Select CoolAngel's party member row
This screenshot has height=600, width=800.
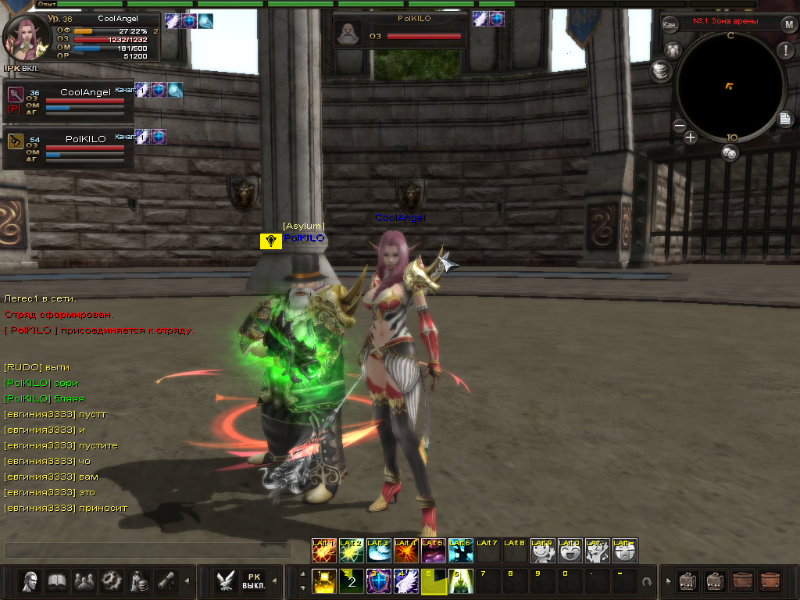(x=68, y=100)
